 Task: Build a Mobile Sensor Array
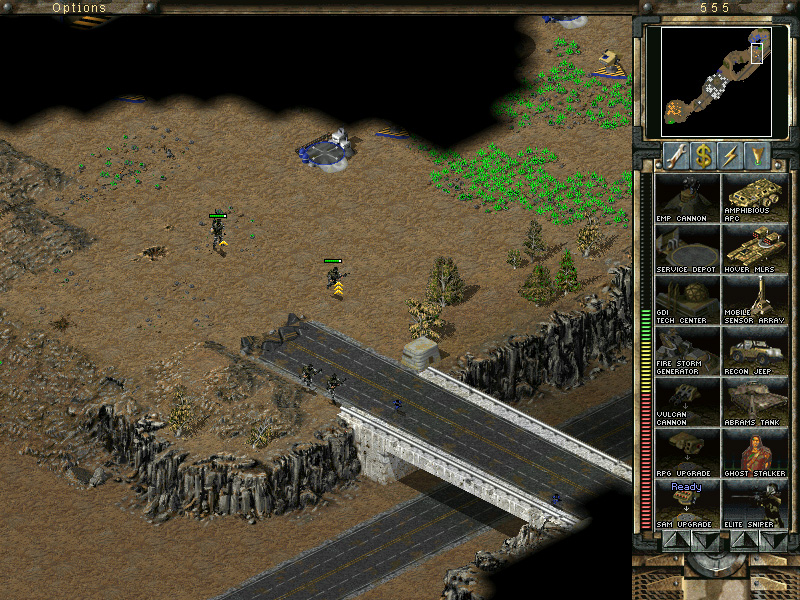point(754,300)
